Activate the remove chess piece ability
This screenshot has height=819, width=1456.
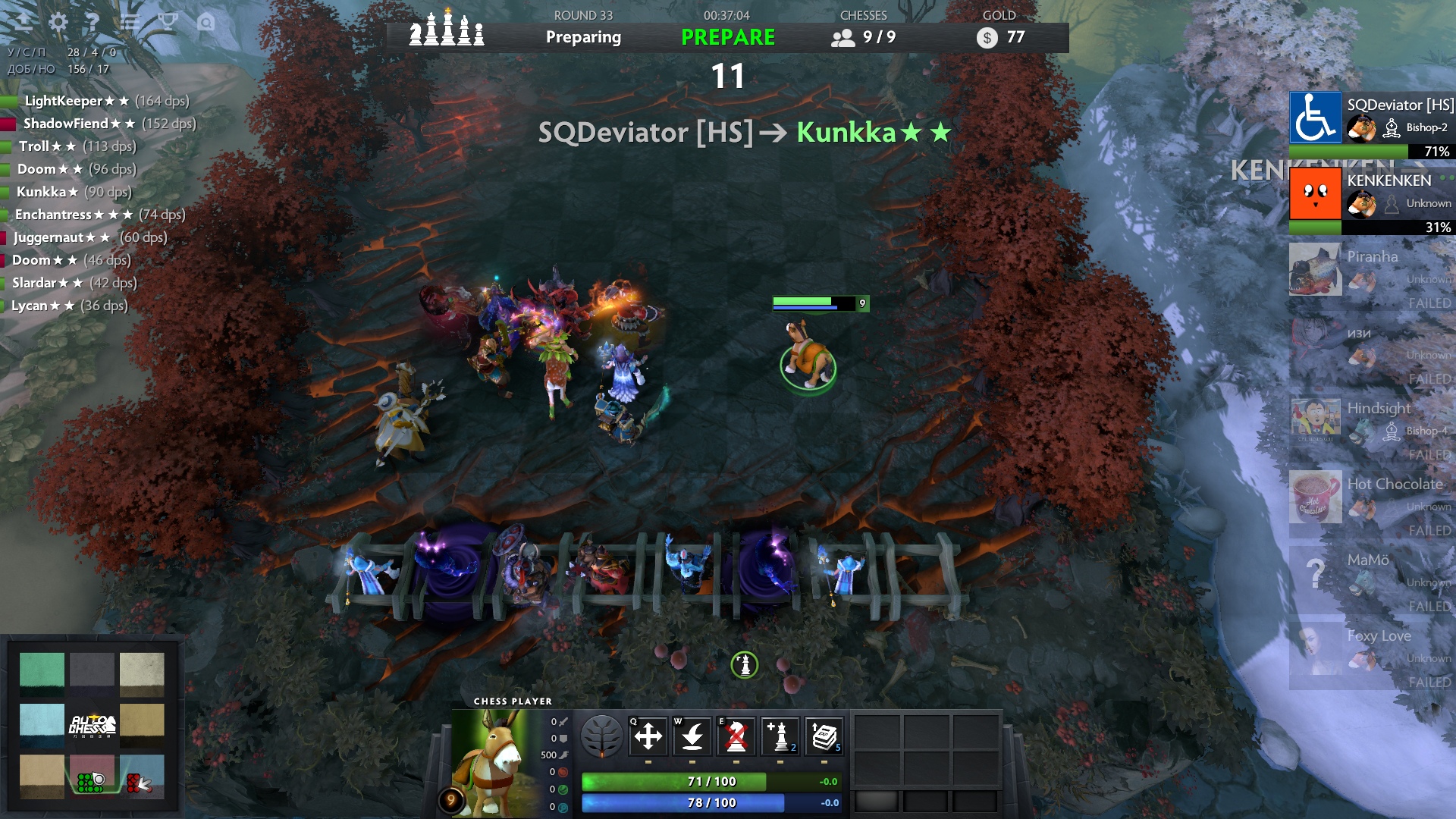736,736
